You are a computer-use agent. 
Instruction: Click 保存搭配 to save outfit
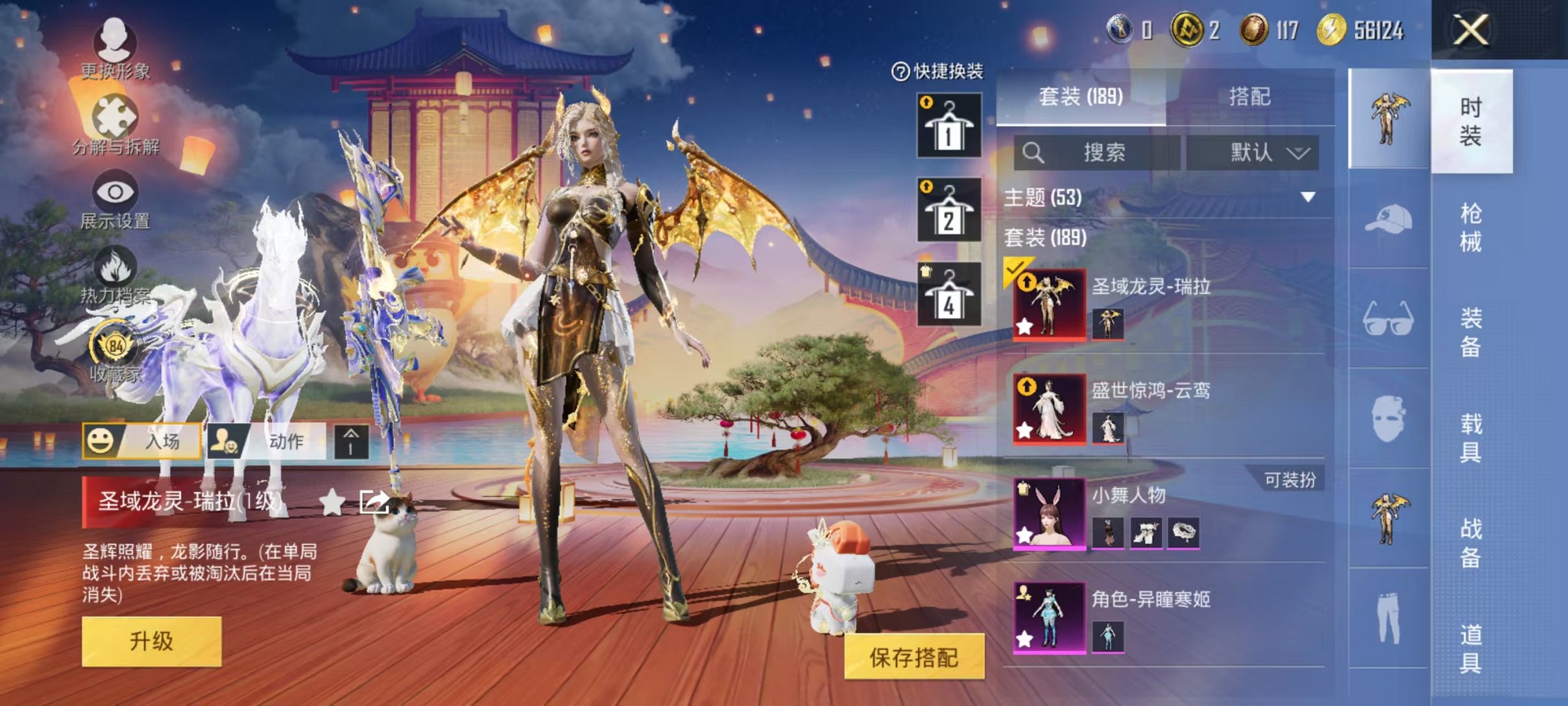(x=913, y=657)
